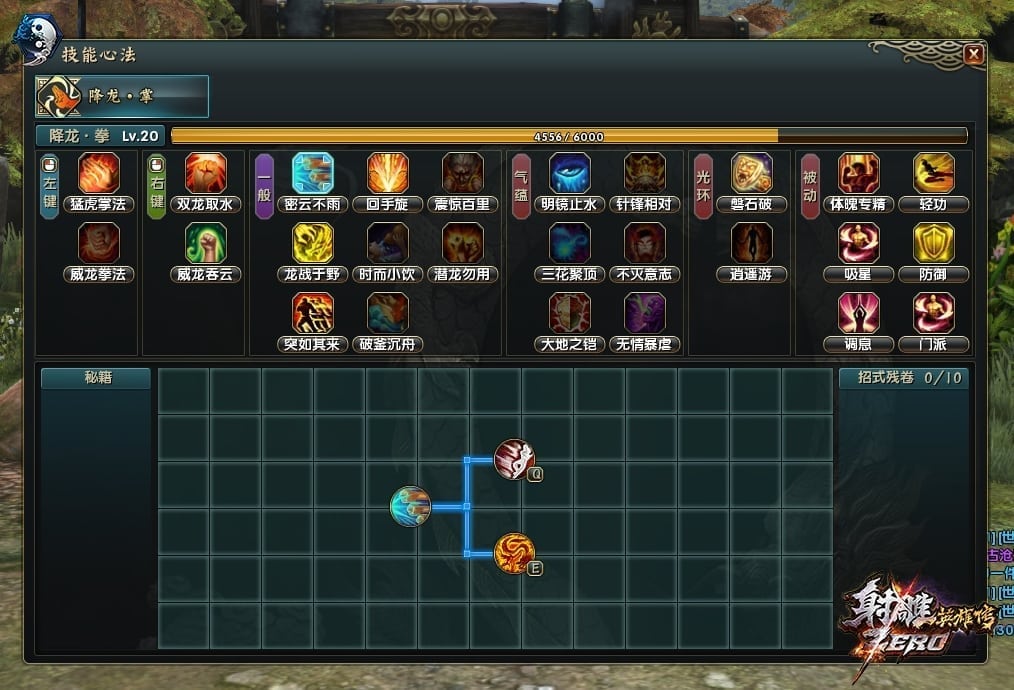Choose the 威龙拳法 skill icon

99,243
